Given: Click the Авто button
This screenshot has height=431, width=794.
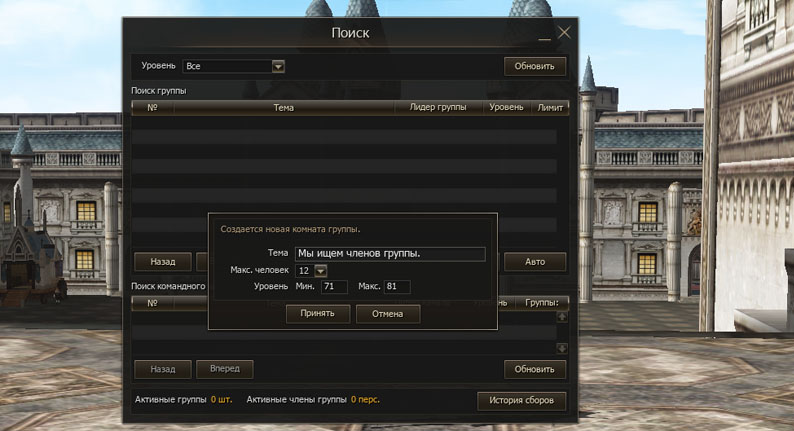Looking at the screenshot, I should click(535, 262).
